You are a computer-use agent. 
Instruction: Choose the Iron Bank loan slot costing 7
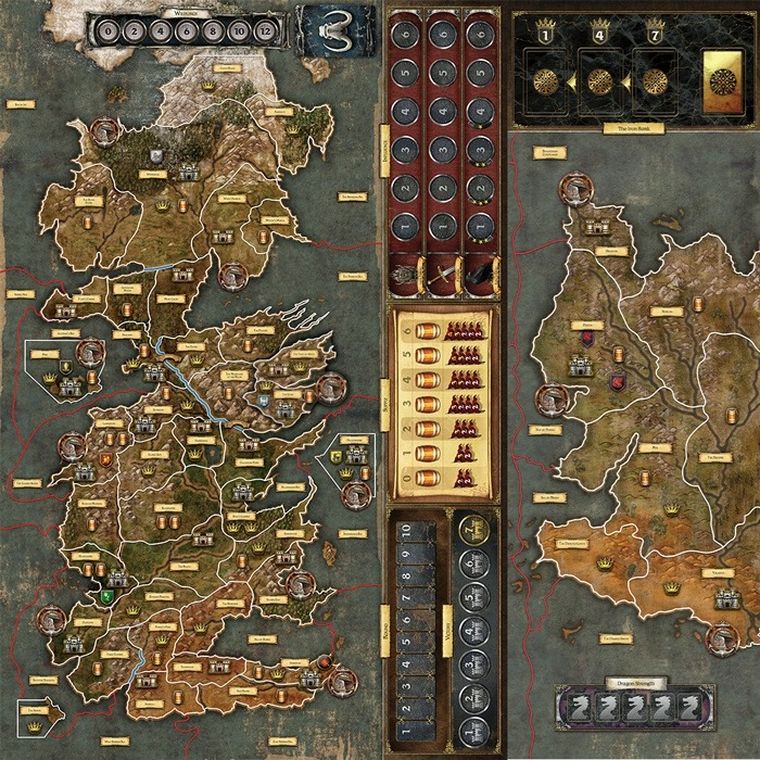click(655, 82)
